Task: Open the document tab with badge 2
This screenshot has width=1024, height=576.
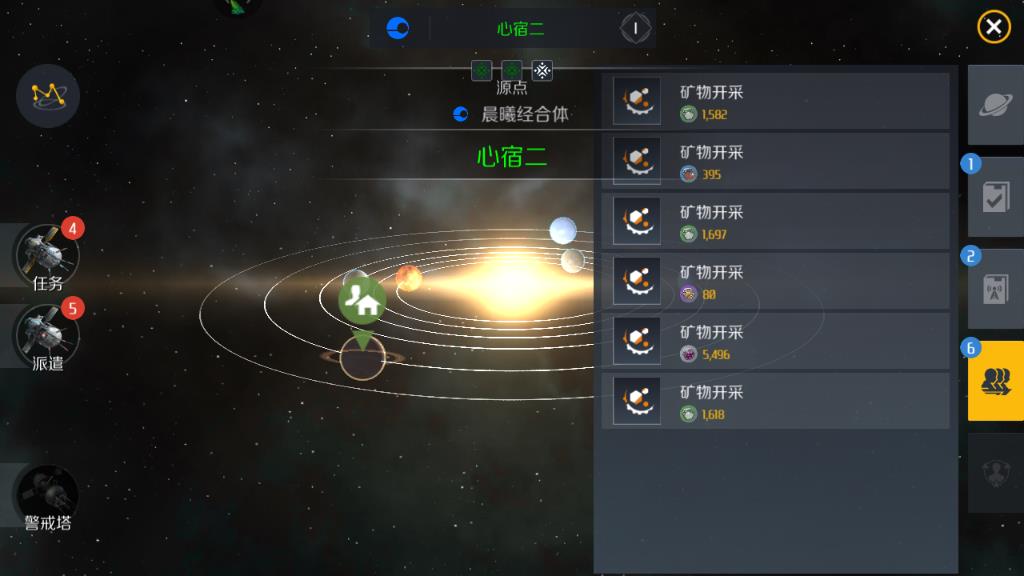Action: (995, 289)
